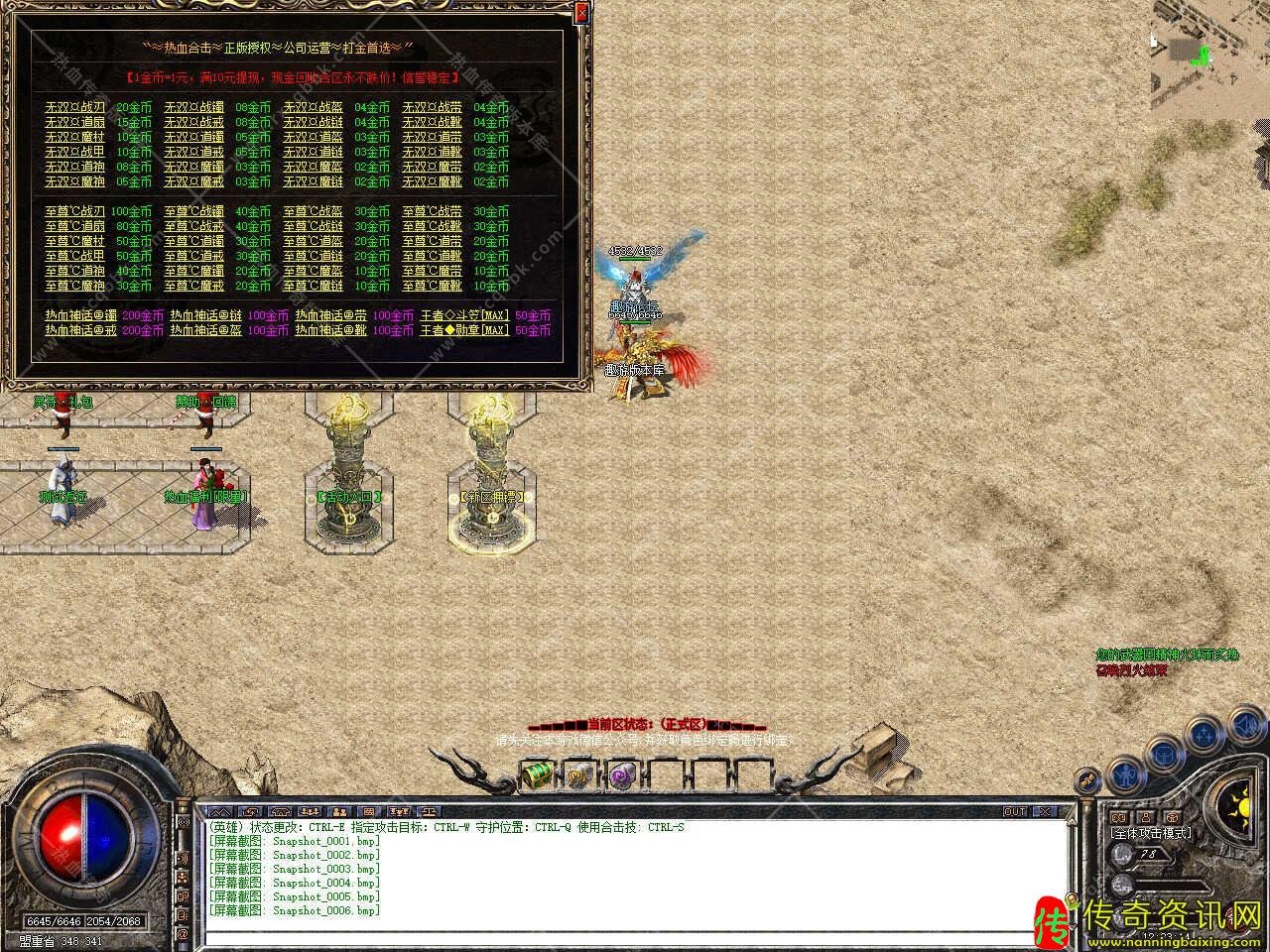Select the 无双¤战盔 recycle link
Image resolution: width=1270 pixels, height=952 pixels.
pyautogui.click(x=313, y=107)
